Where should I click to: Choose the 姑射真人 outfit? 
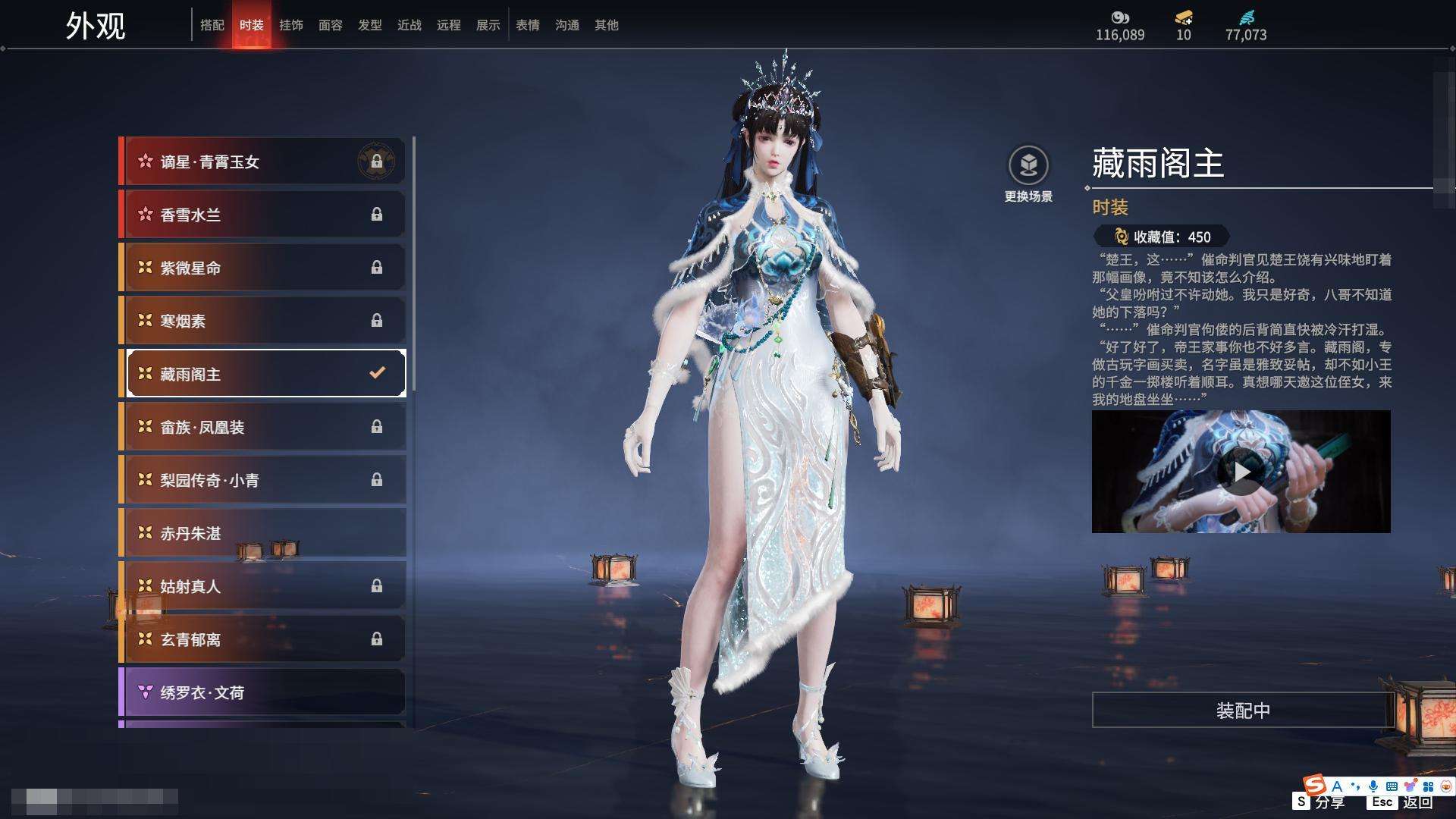(x=262, y=586)
